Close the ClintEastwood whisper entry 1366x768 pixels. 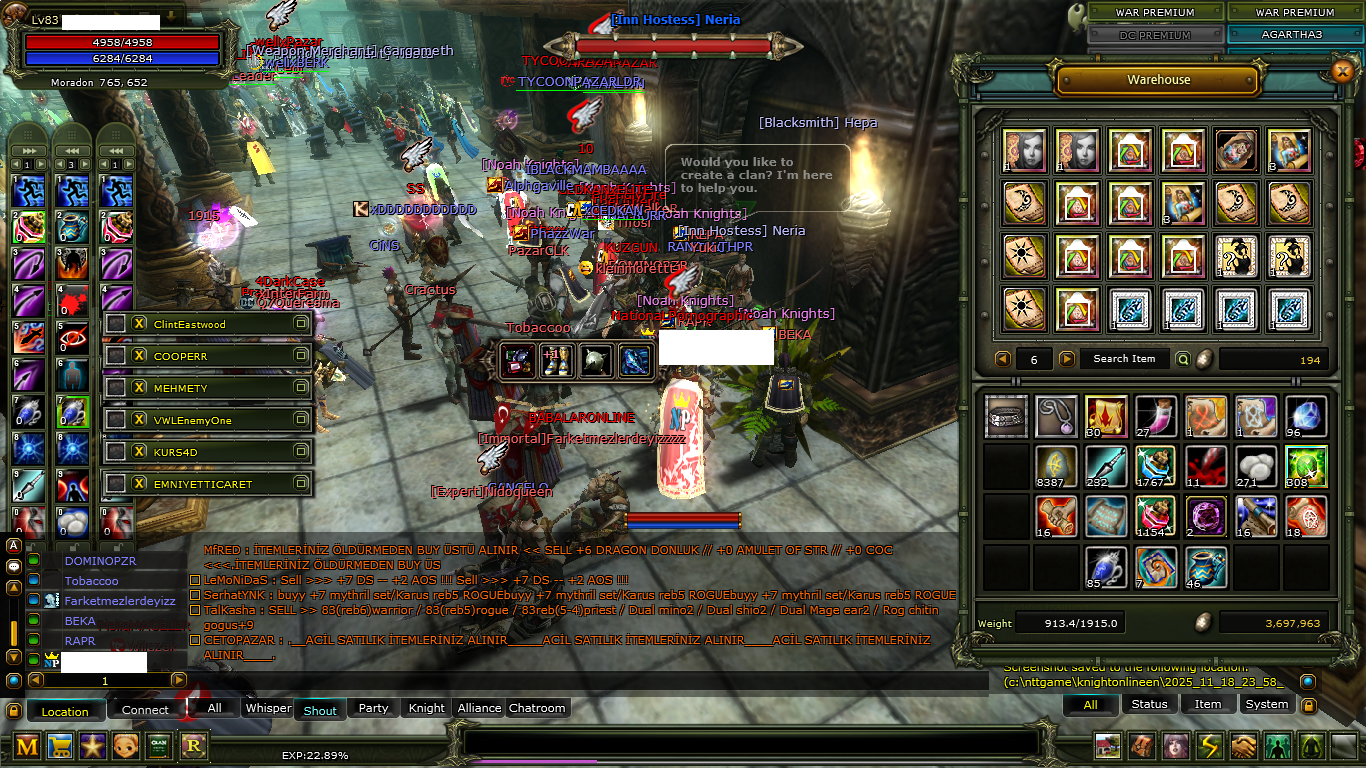(x=140, y=324)
